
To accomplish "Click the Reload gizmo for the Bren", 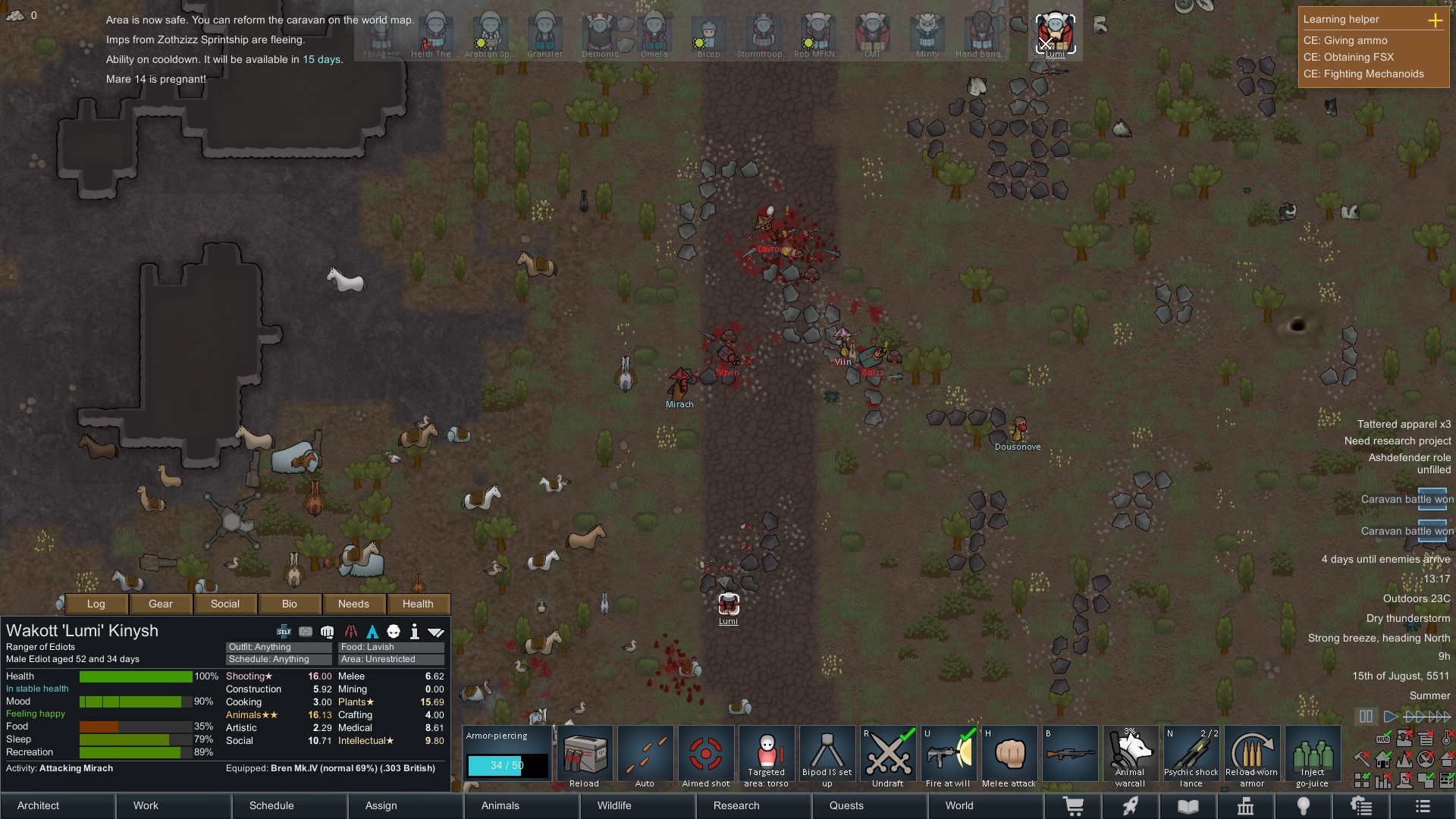I will coord(585,753).
